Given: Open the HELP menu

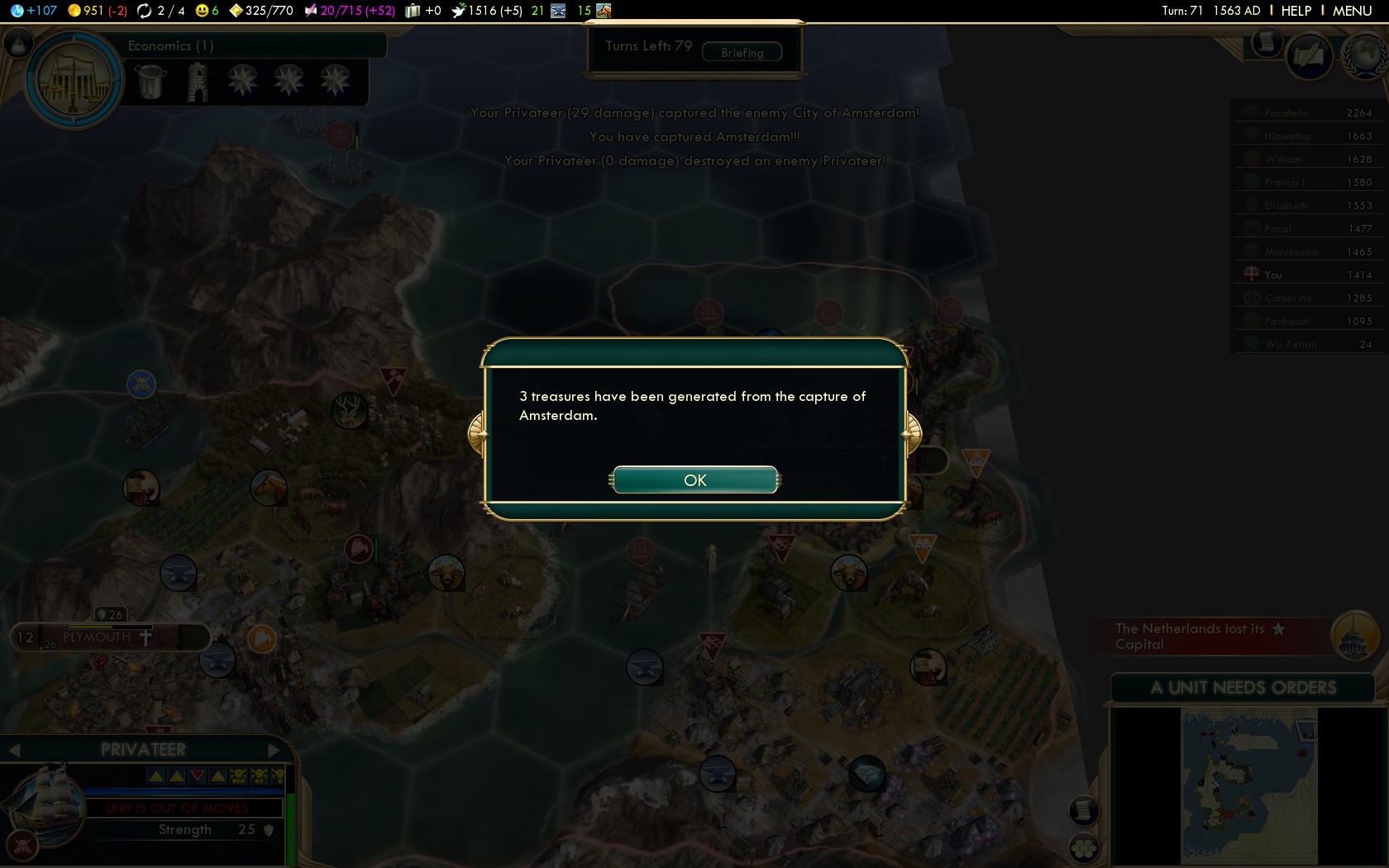Looking at the screenshot, I should point(1296,11).
